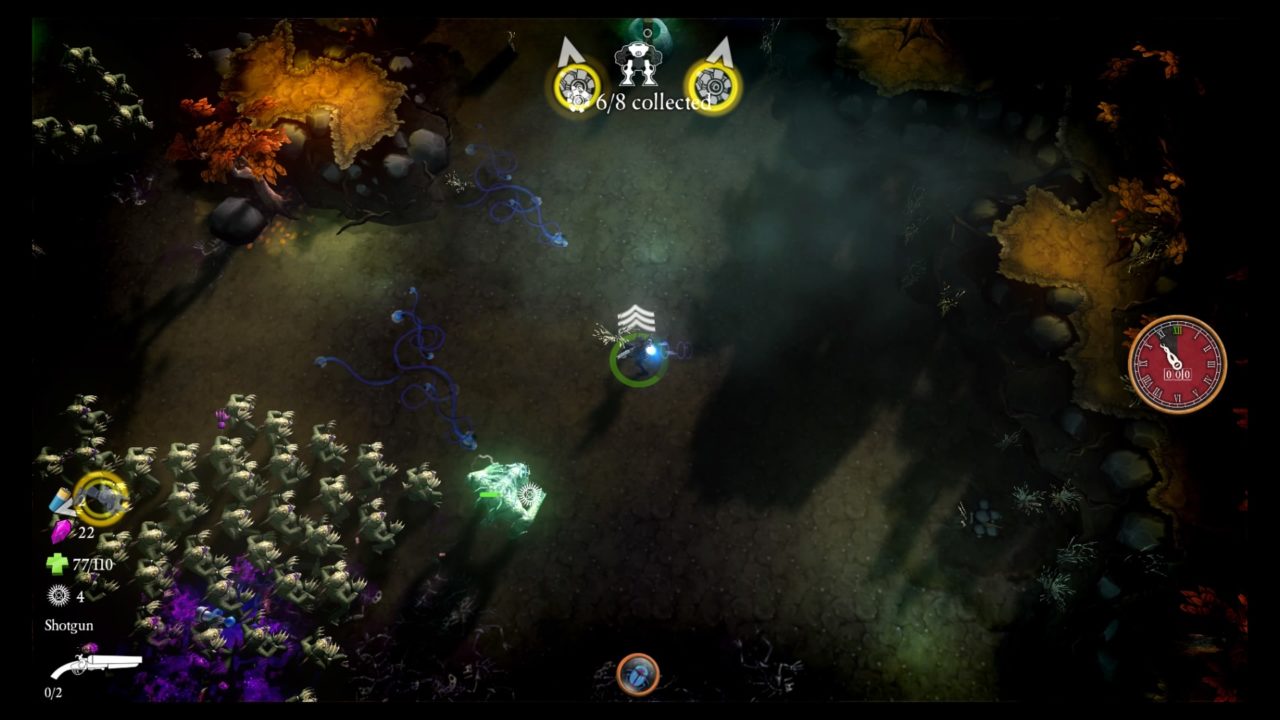
Task: Click the red roman-numeral clock
Action: tap(1177, 364)
